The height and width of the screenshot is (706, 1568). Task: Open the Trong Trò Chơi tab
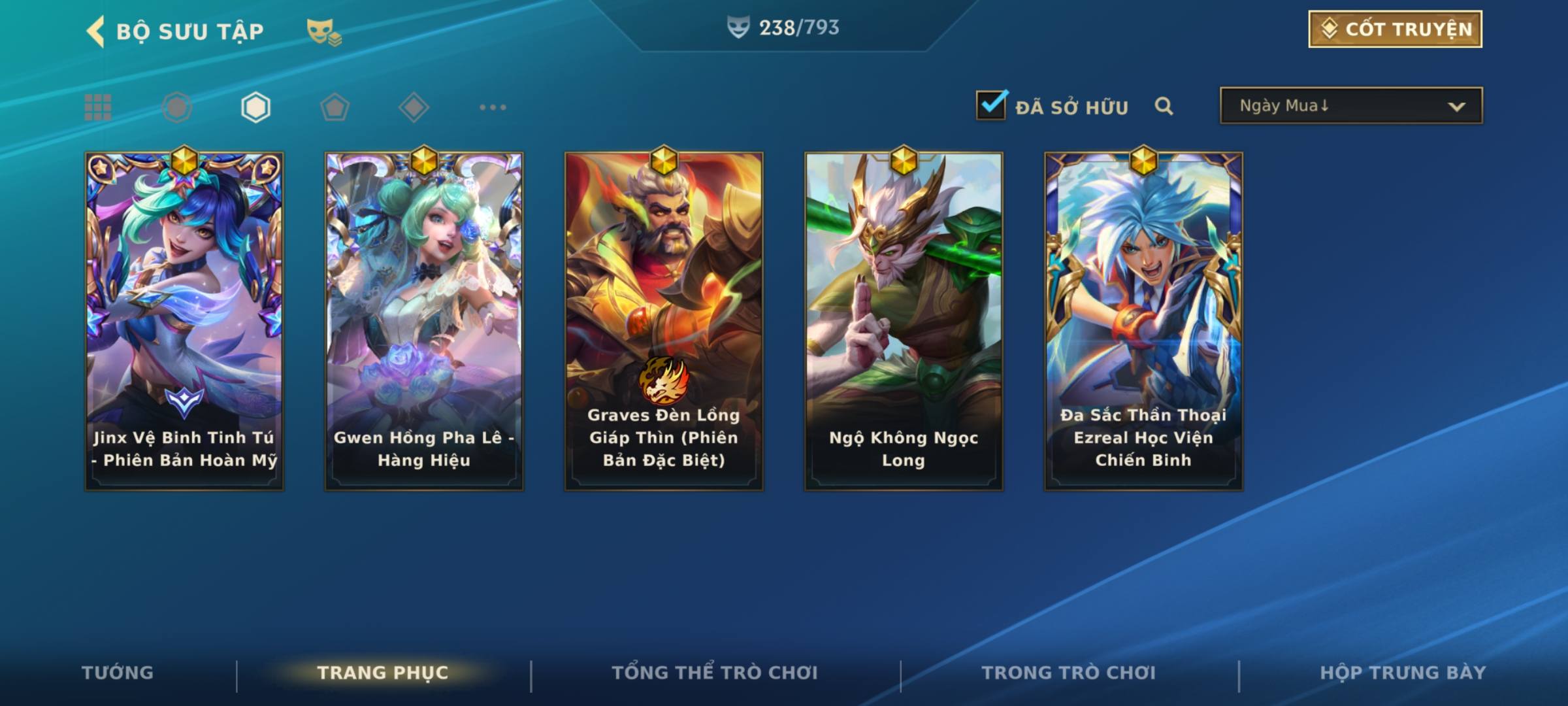1069,673
